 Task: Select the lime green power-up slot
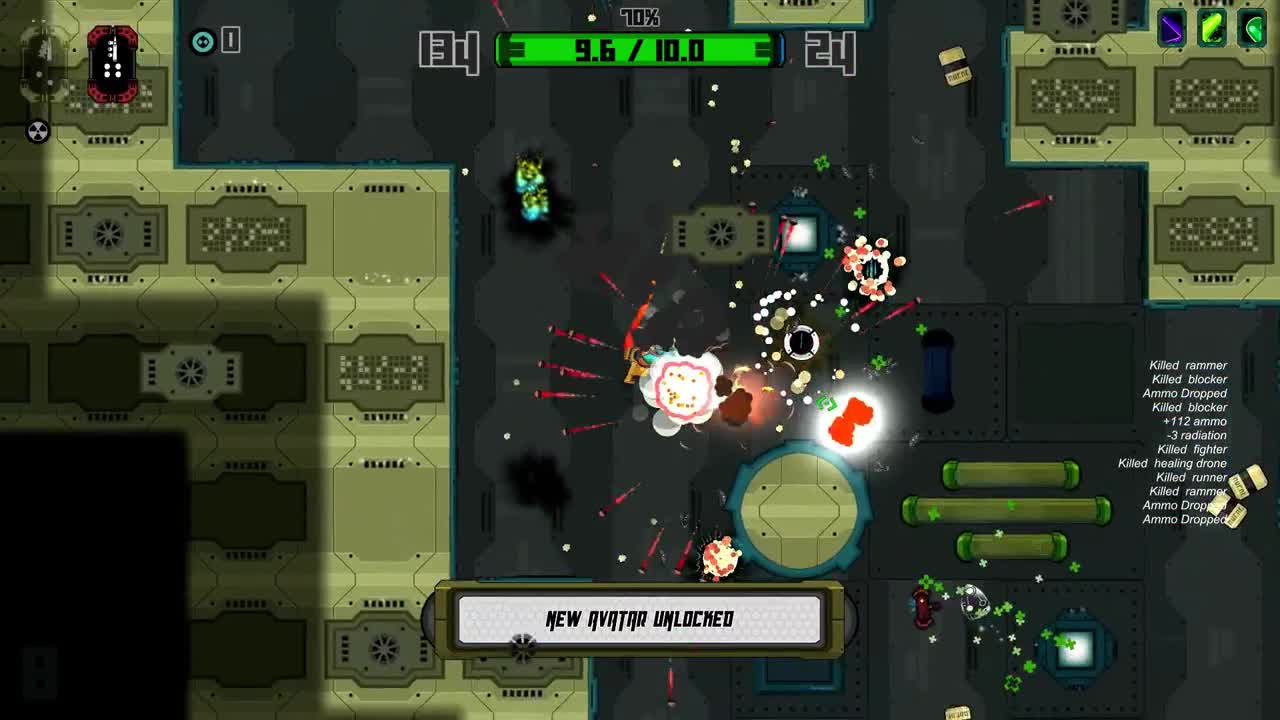click(1212, 25)
